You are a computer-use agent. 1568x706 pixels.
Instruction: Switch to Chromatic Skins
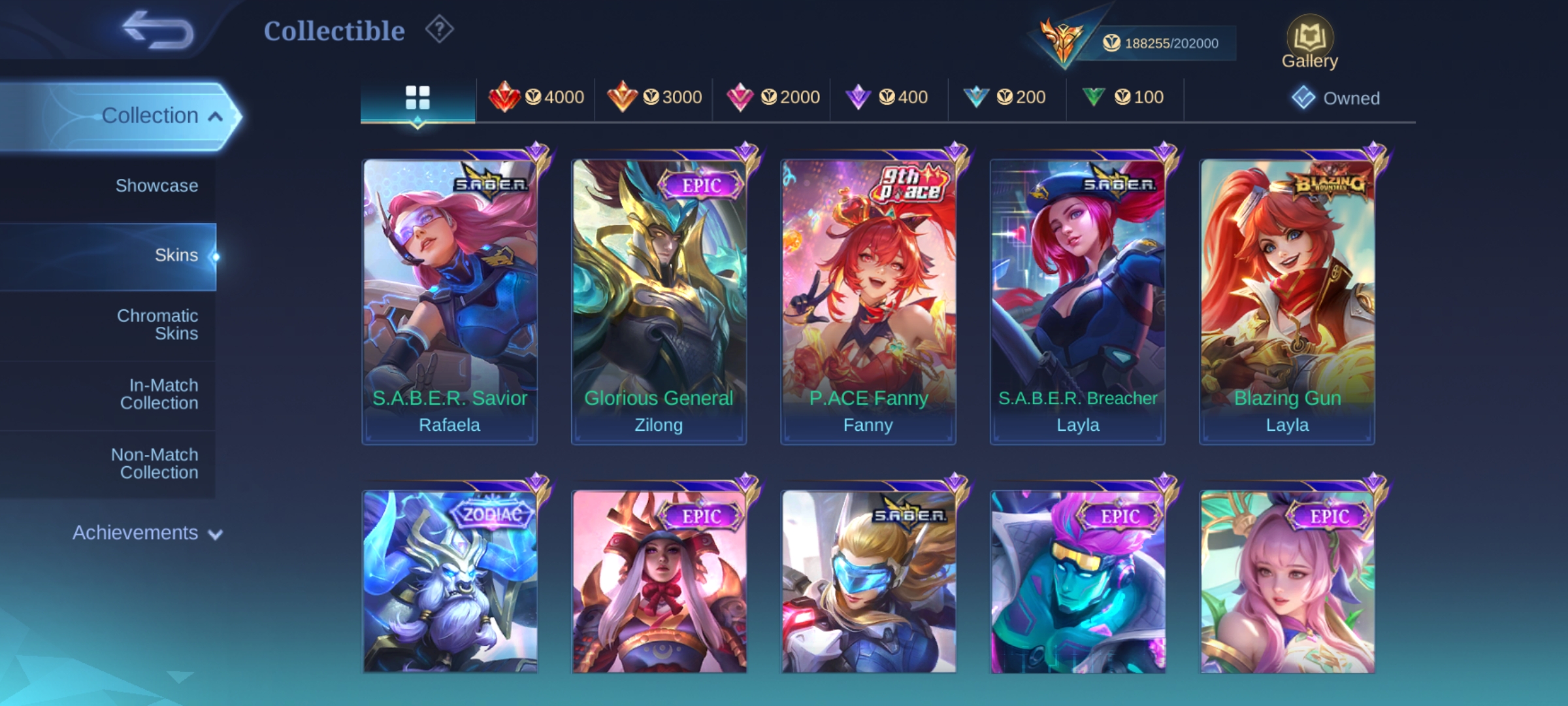(x=157, y=324)
